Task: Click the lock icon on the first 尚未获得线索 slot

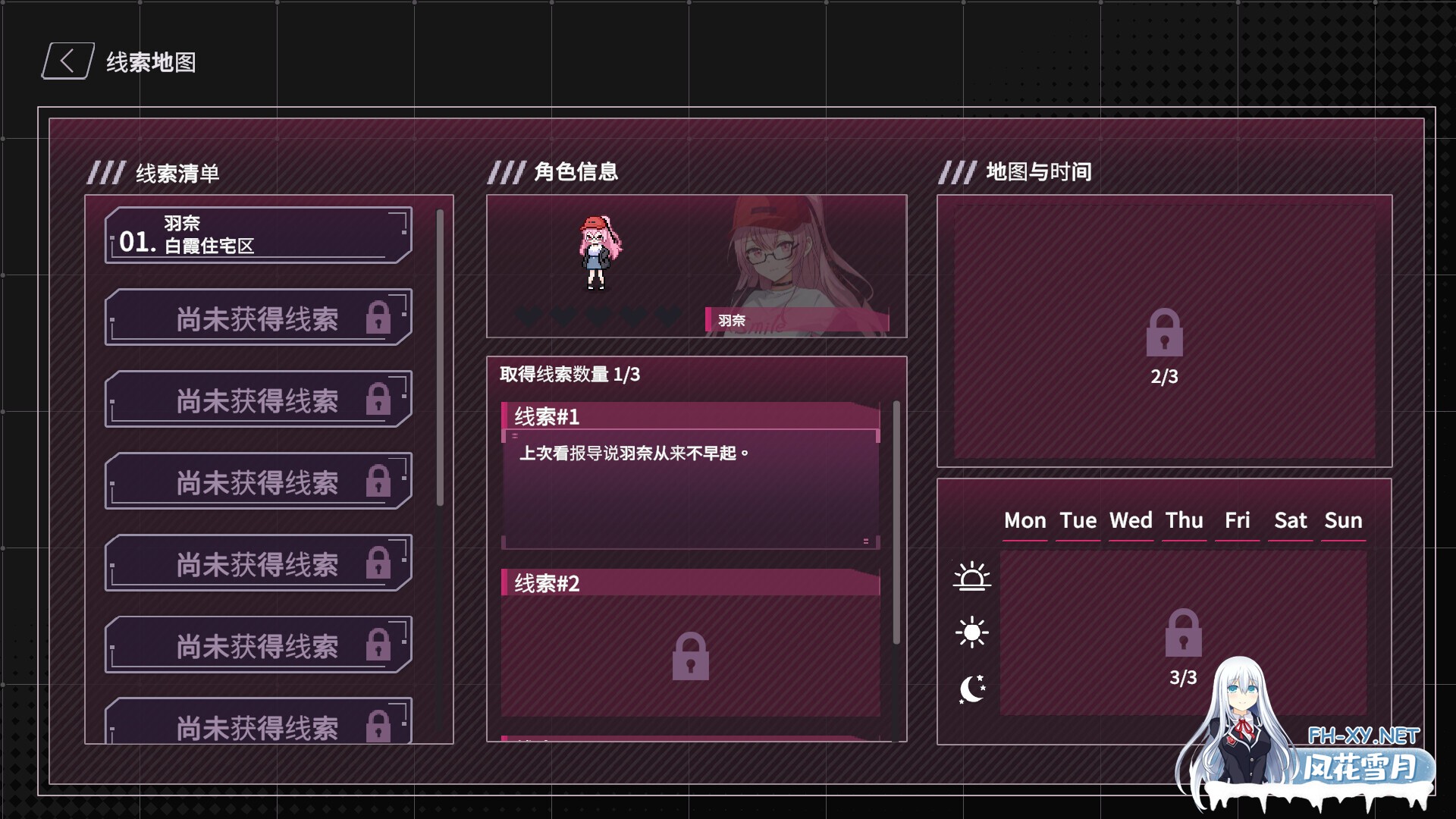Action: 380,316
